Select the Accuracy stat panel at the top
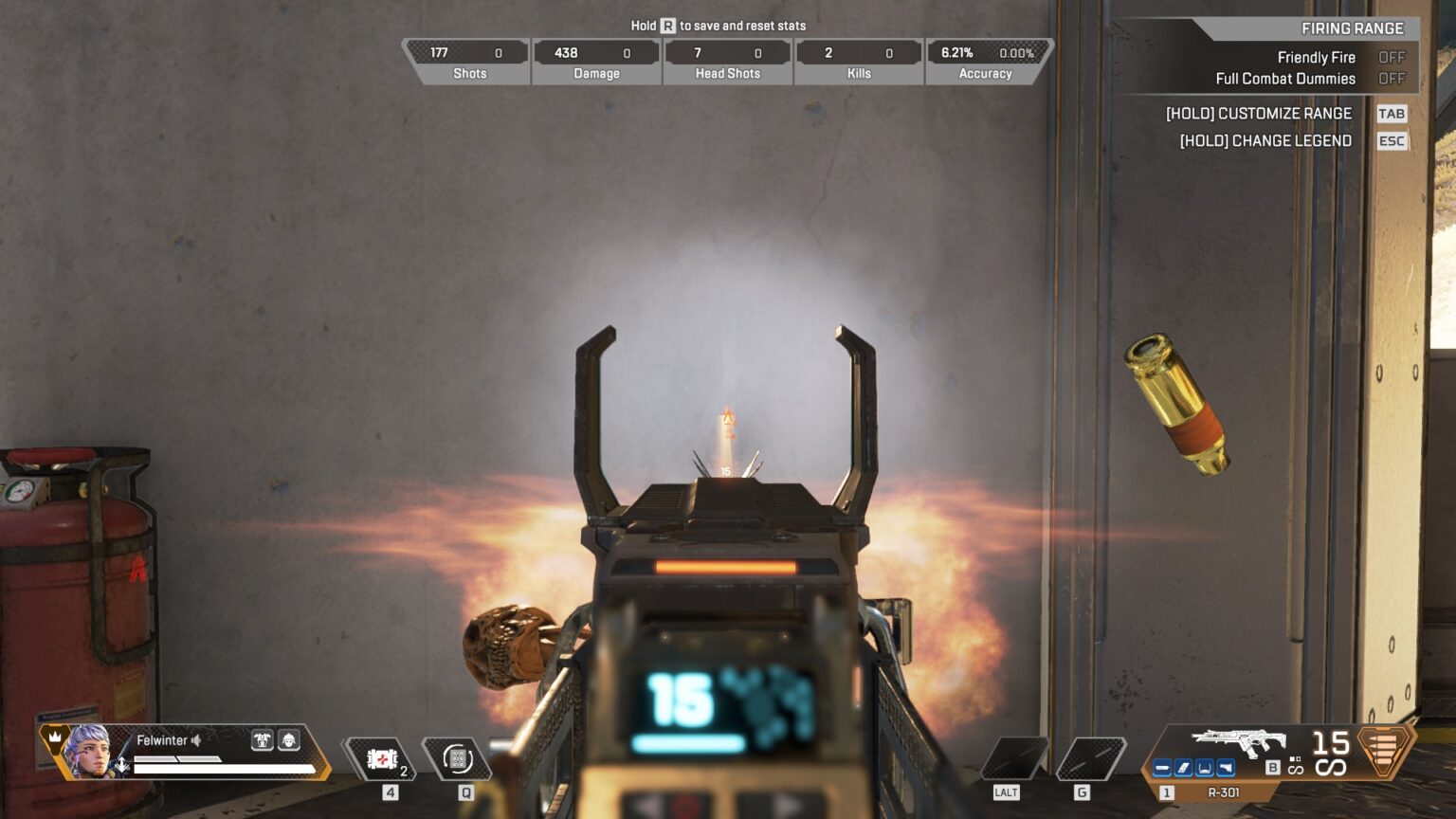Screen dimensions: 1456x819 coord(987,60)
